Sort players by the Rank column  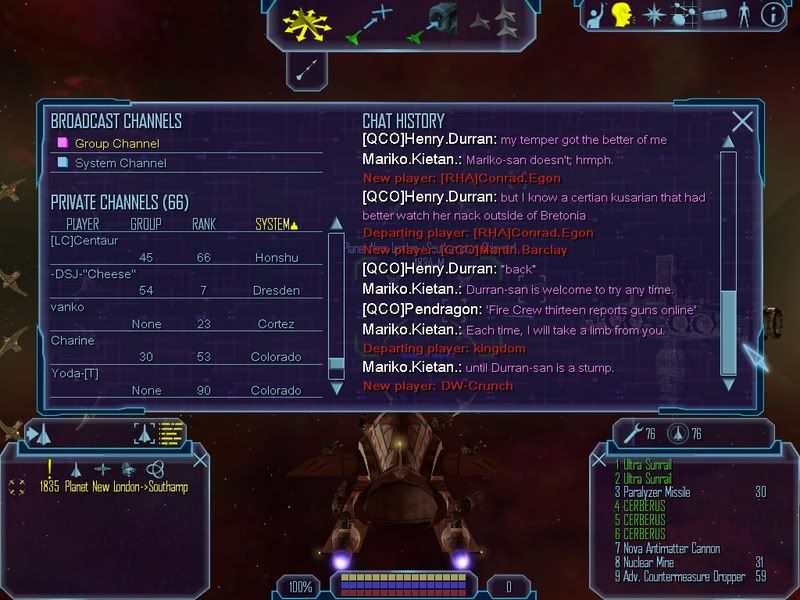tap(203, 224)
